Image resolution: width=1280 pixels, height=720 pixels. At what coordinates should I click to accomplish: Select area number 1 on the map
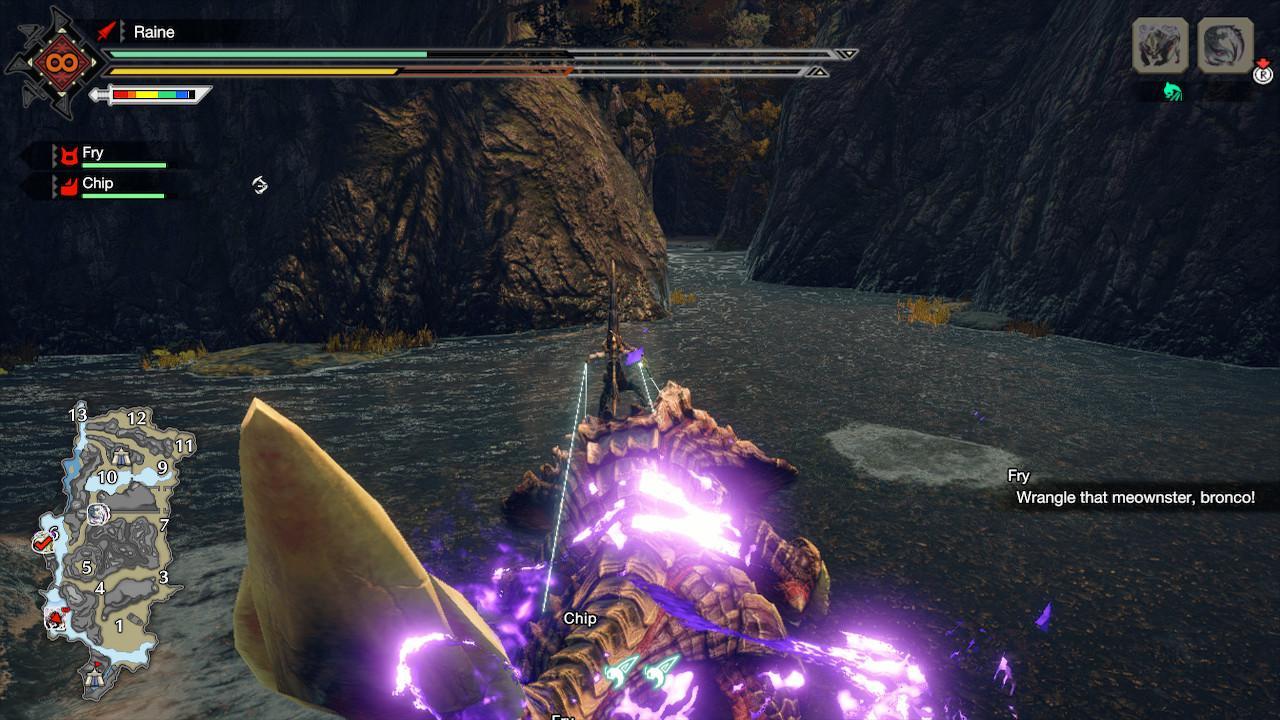coord(120,625)
